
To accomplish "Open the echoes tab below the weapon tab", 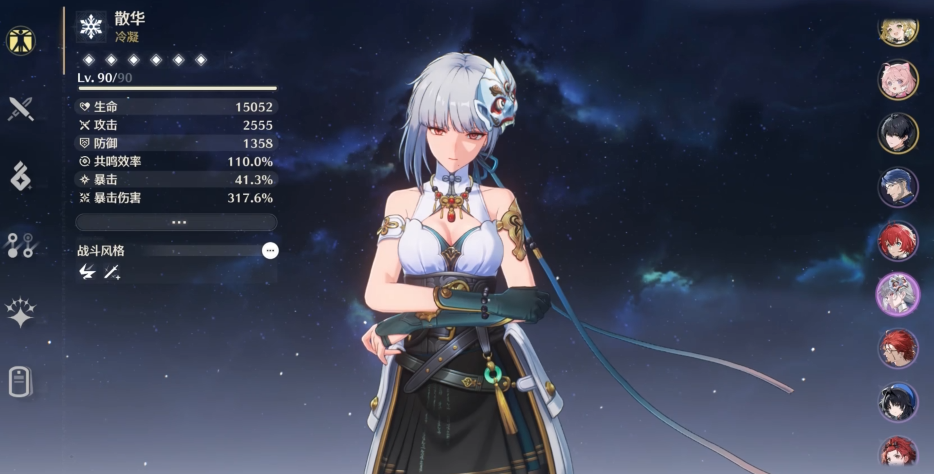I will coord(20,176).
